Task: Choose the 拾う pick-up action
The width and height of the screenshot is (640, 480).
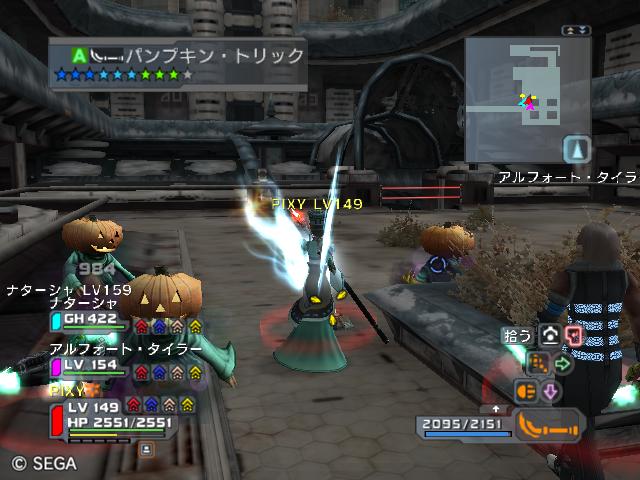Action: [518, 336]
